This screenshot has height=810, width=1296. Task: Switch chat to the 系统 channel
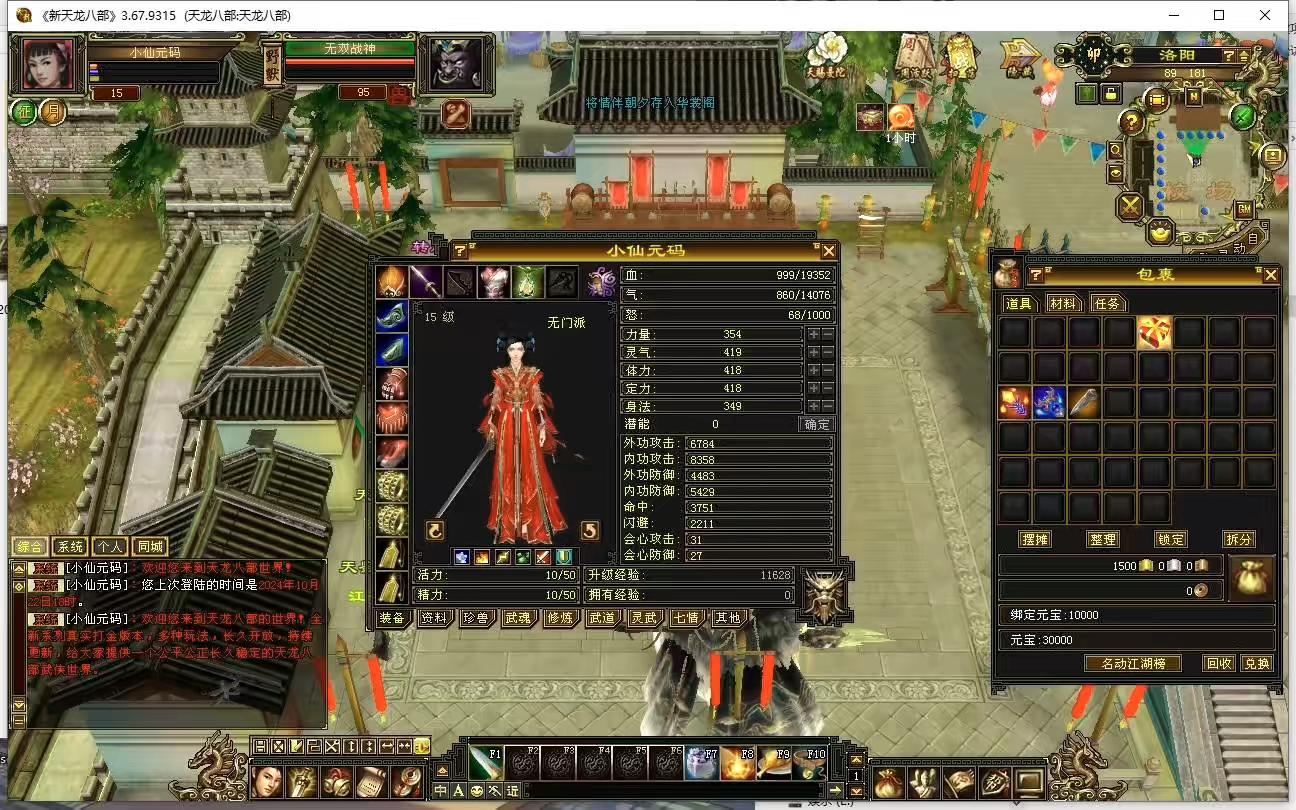pyautogui.click(x=70, y=547)
